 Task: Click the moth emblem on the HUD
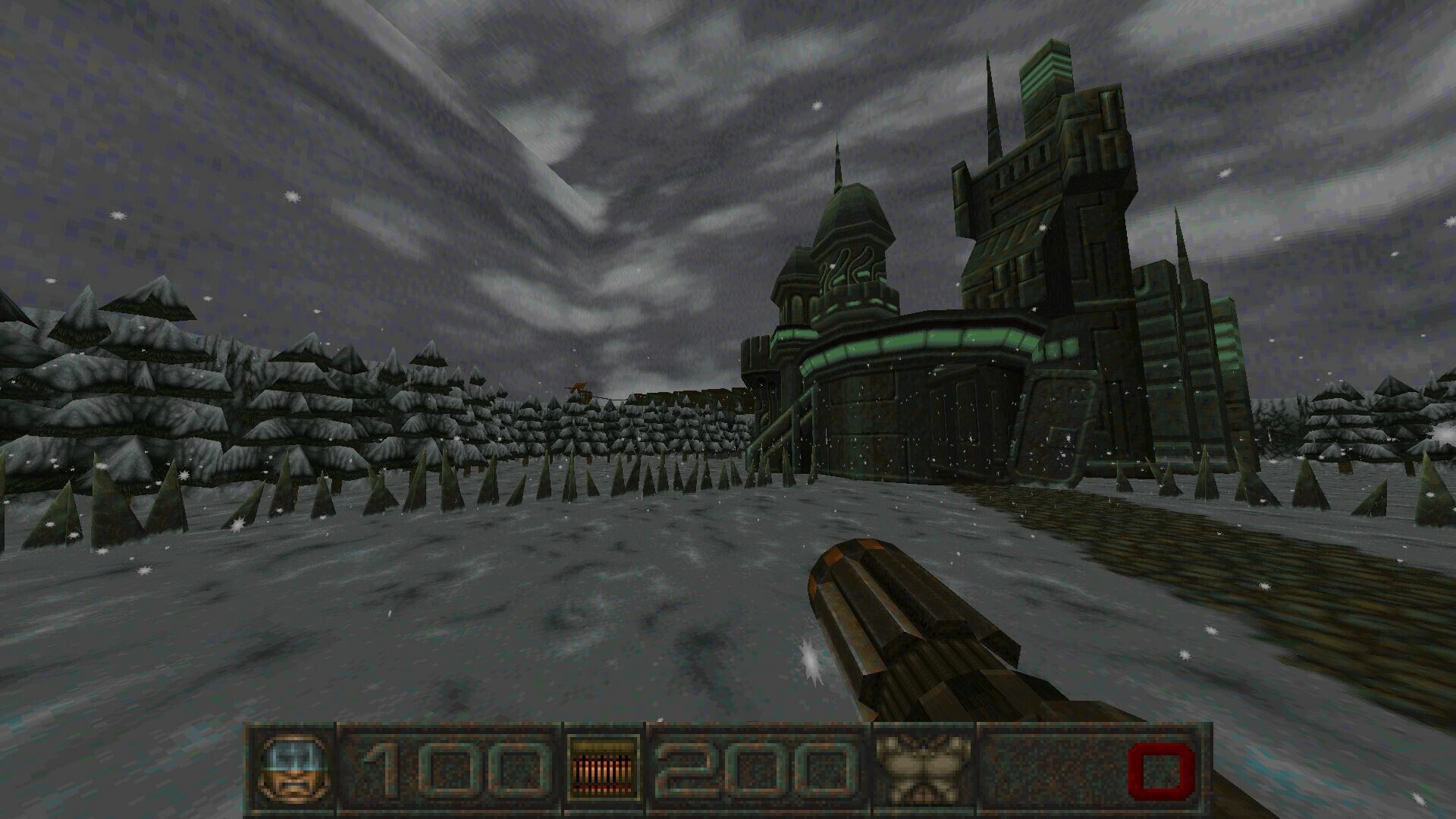click(x=923, y=764)
